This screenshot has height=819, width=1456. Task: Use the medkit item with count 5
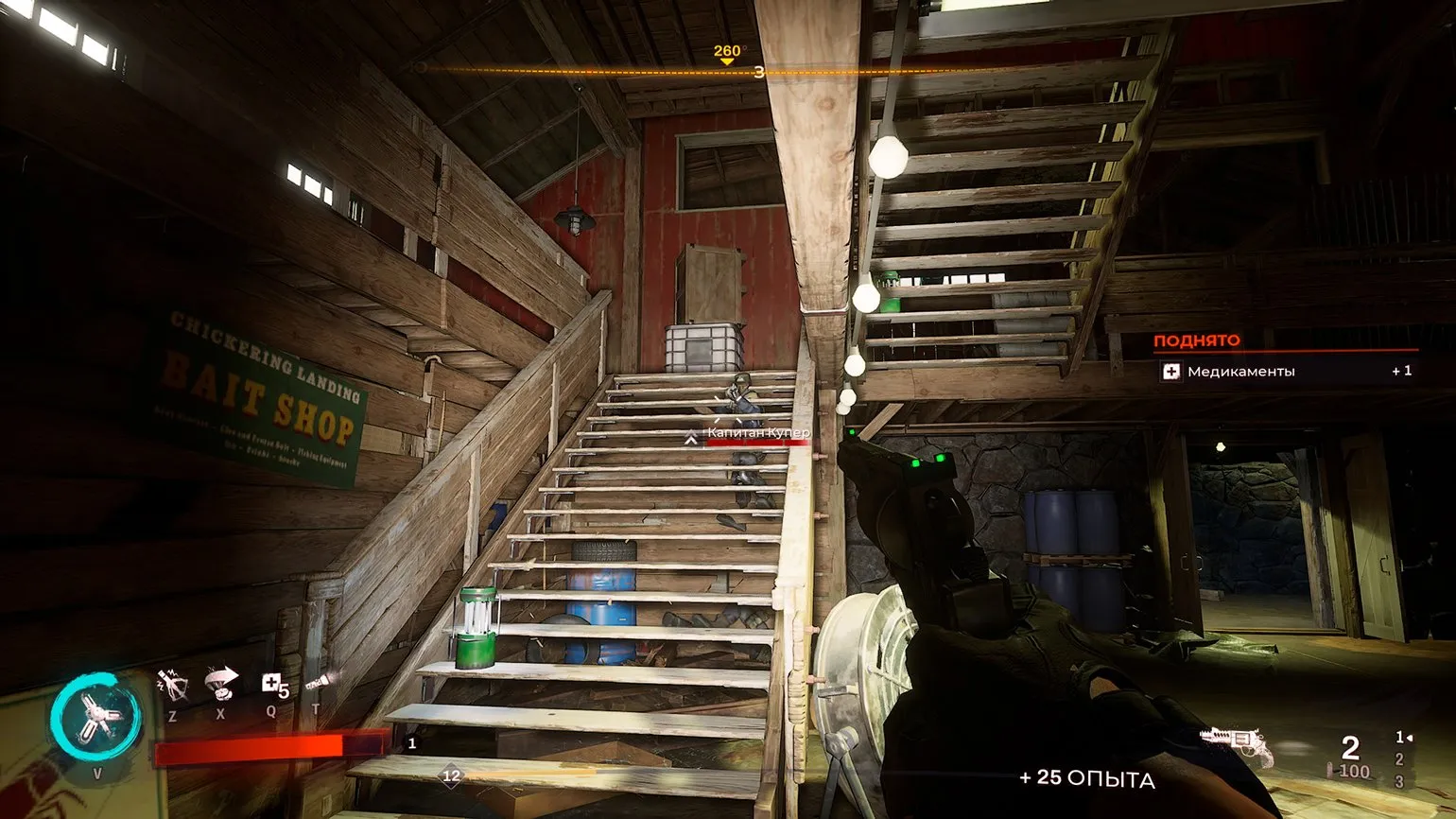[x=272, y=685]
